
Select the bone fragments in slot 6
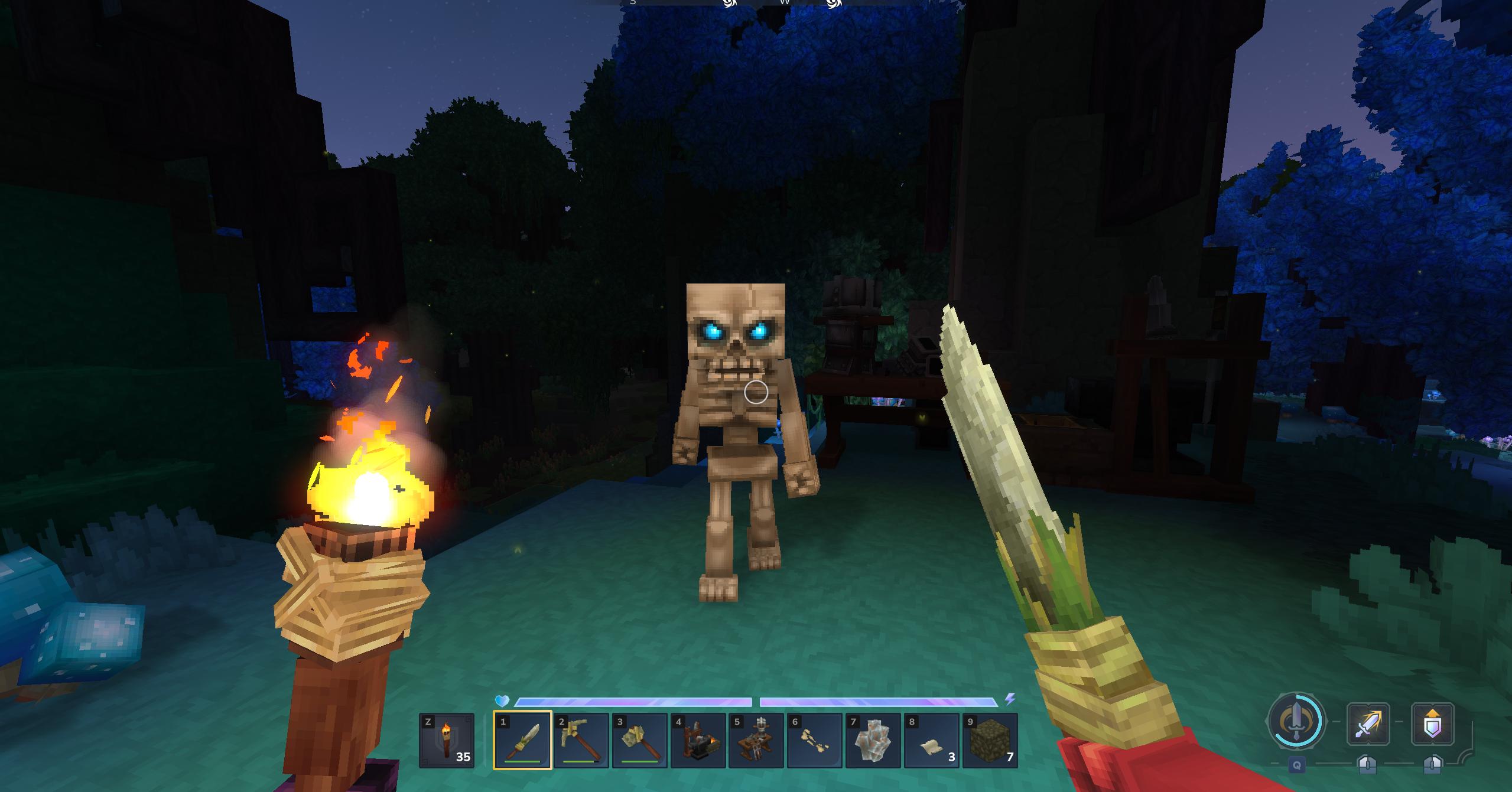click(815, 741)
